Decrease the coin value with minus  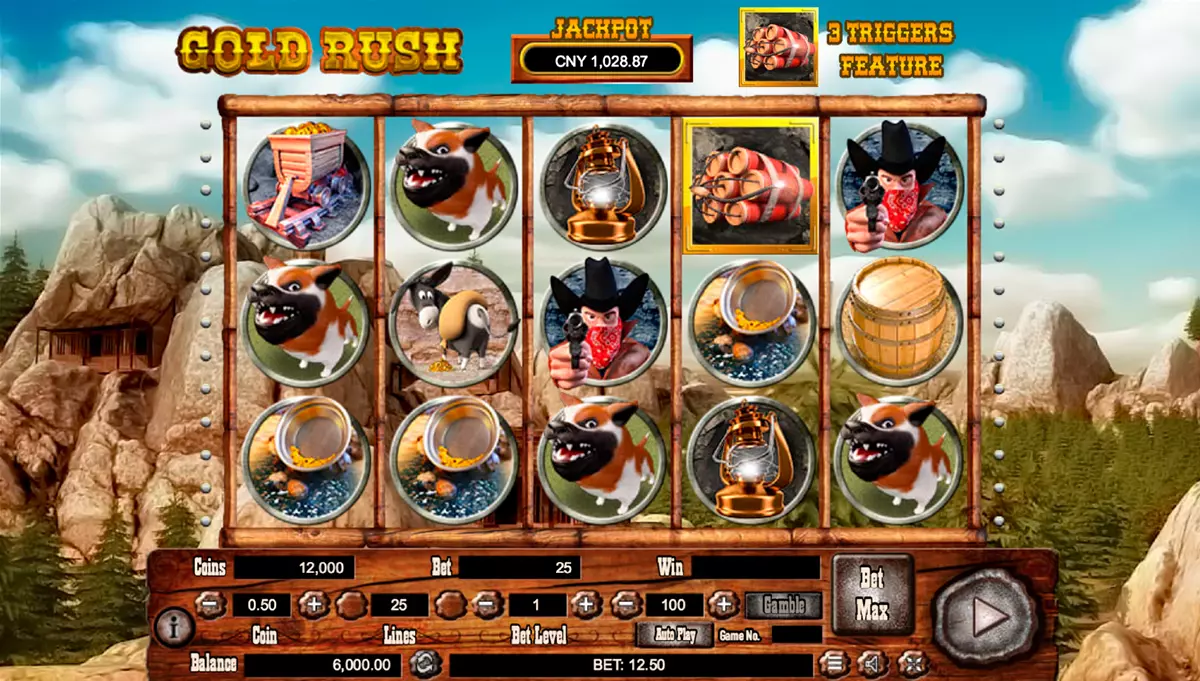pyautogui.click(x=210, y=605)
